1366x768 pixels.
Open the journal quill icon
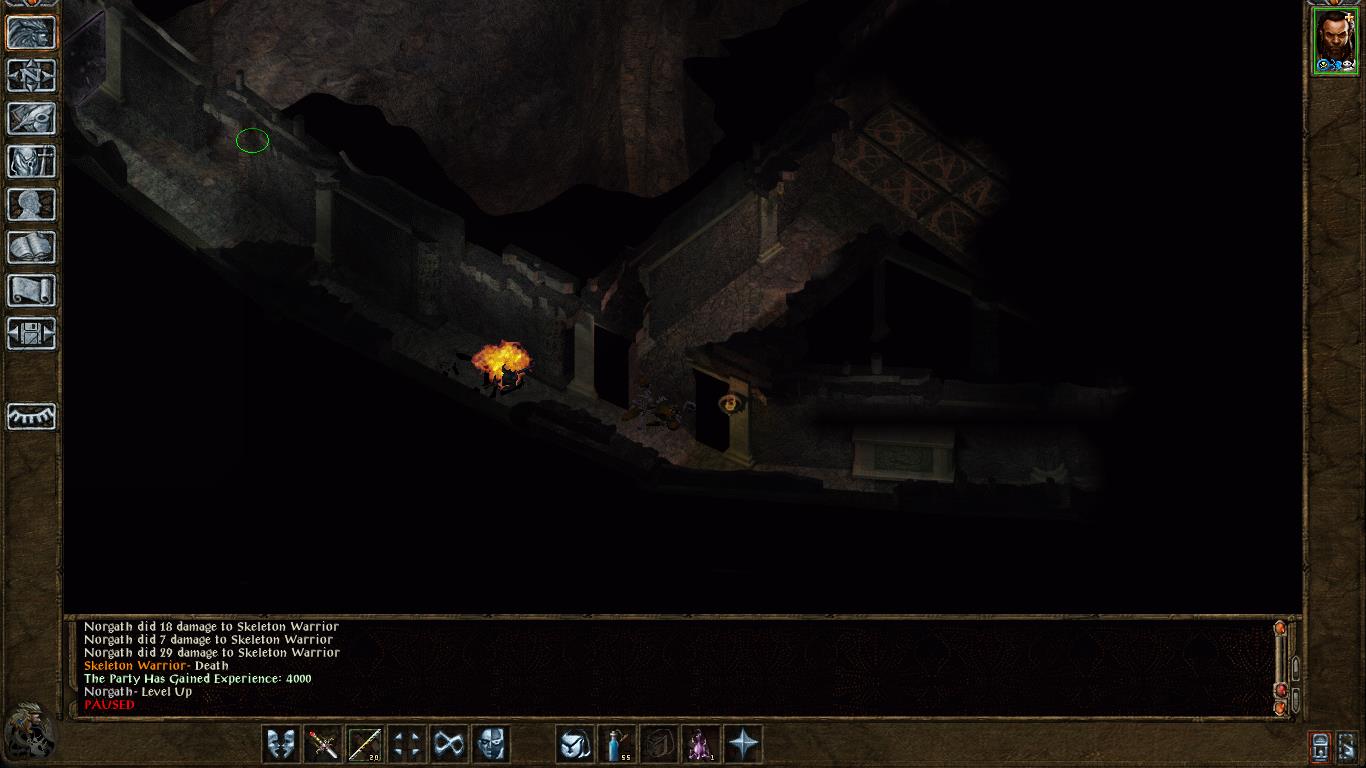tap(32, 118)
